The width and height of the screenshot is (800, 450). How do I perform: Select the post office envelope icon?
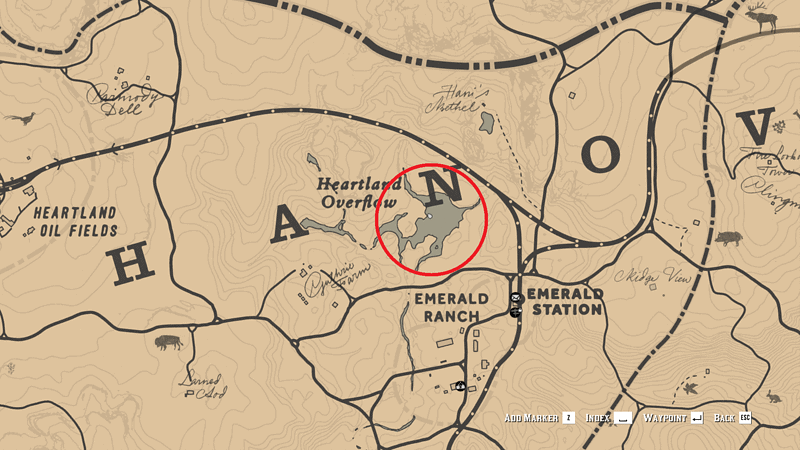[x=516, y=299]
